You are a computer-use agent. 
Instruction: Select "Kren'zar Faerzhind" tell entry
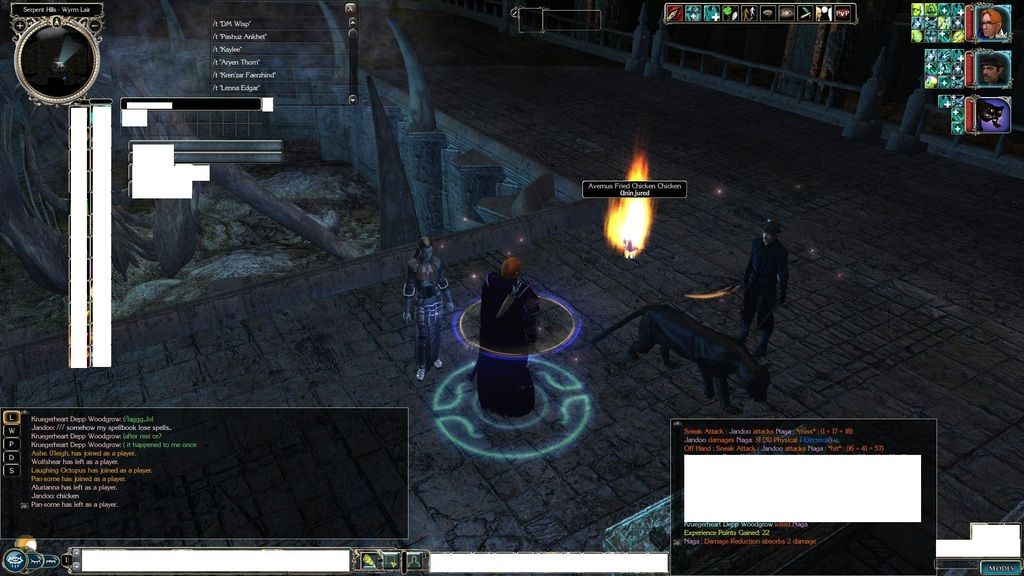248,75
